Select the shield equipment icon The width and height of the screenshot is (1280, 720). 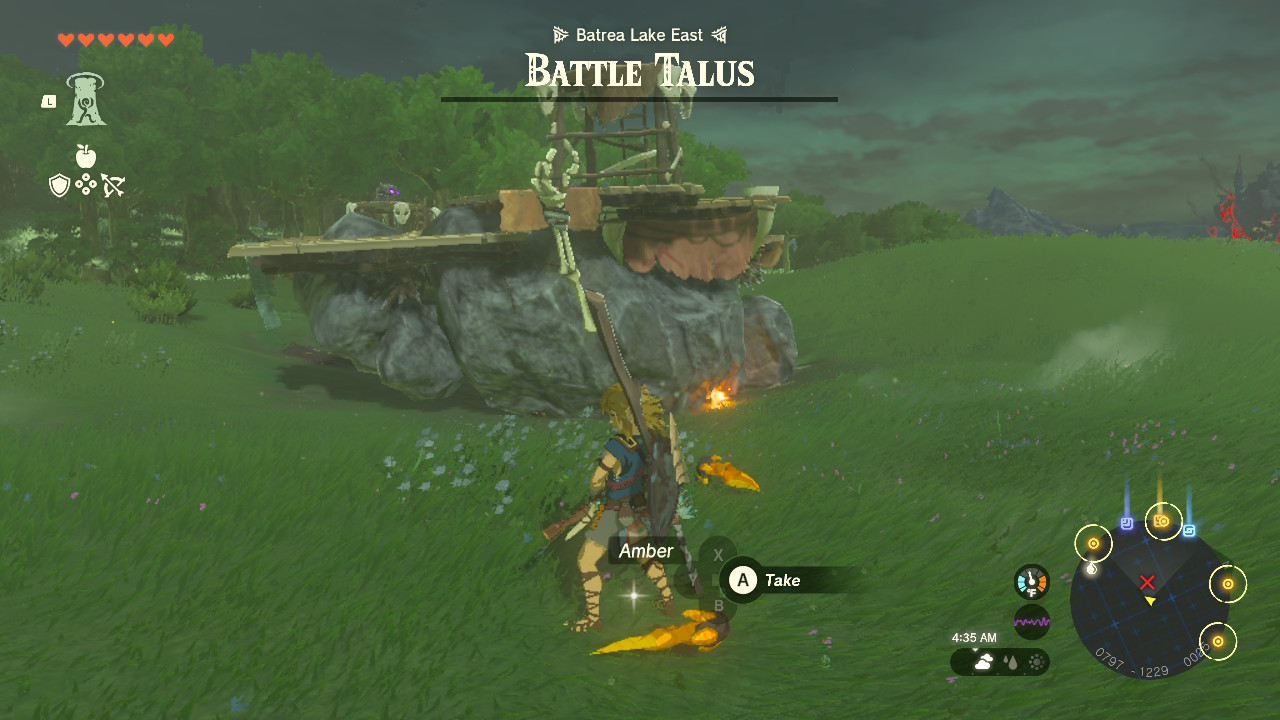pyautogui.click(x=60, y=185)
